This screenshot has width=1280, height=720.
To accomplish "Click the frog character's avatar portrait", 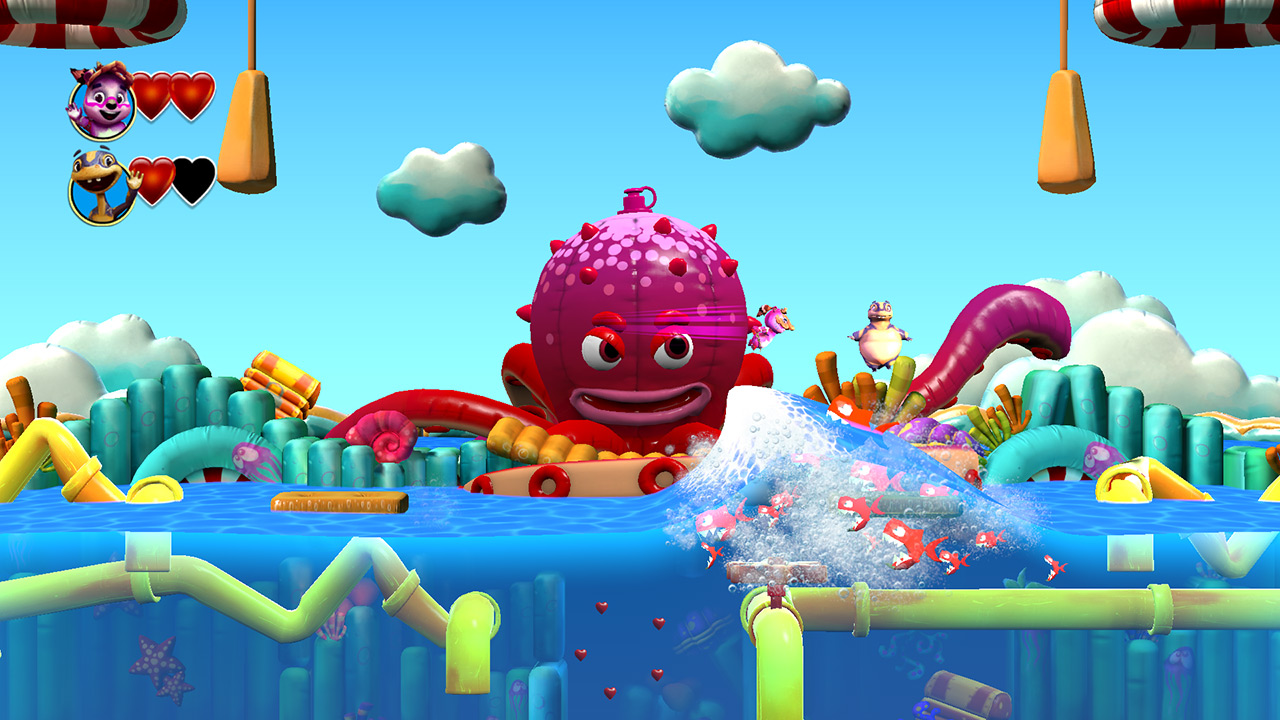I will (x=100, y=186).
